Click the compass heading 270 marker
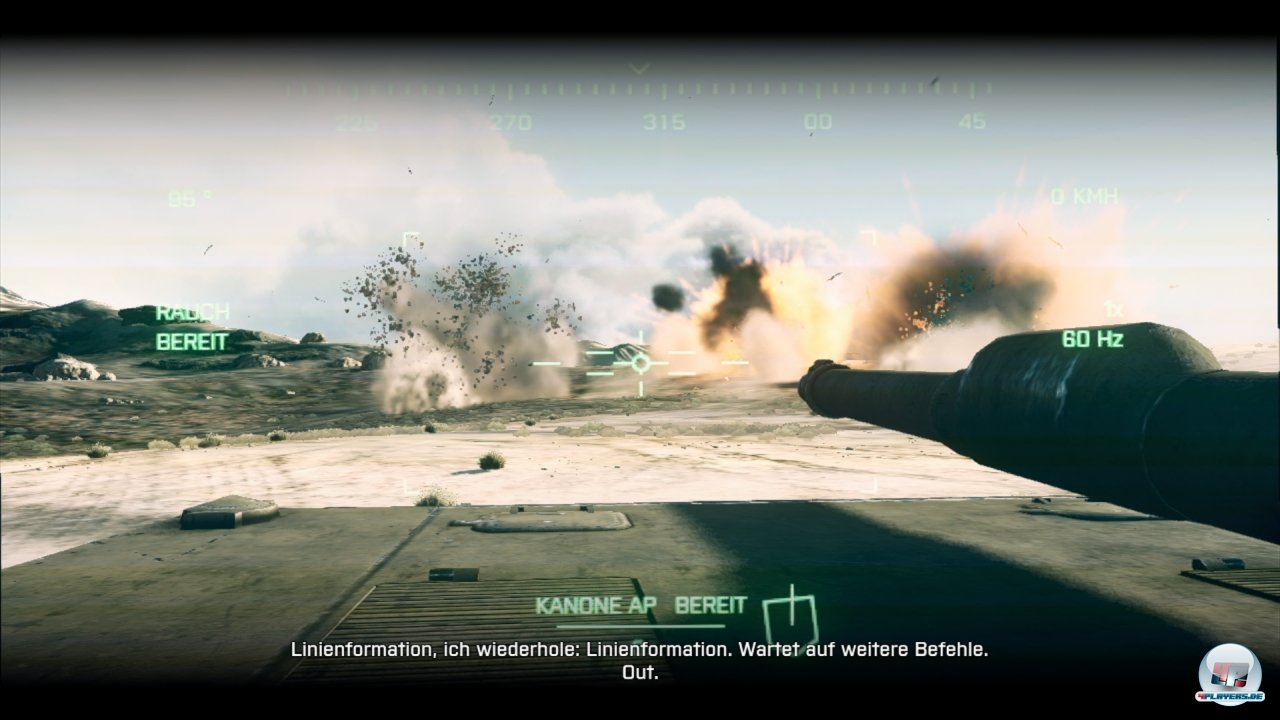This screenshot has height=720, width=1280. pos(510,119)
